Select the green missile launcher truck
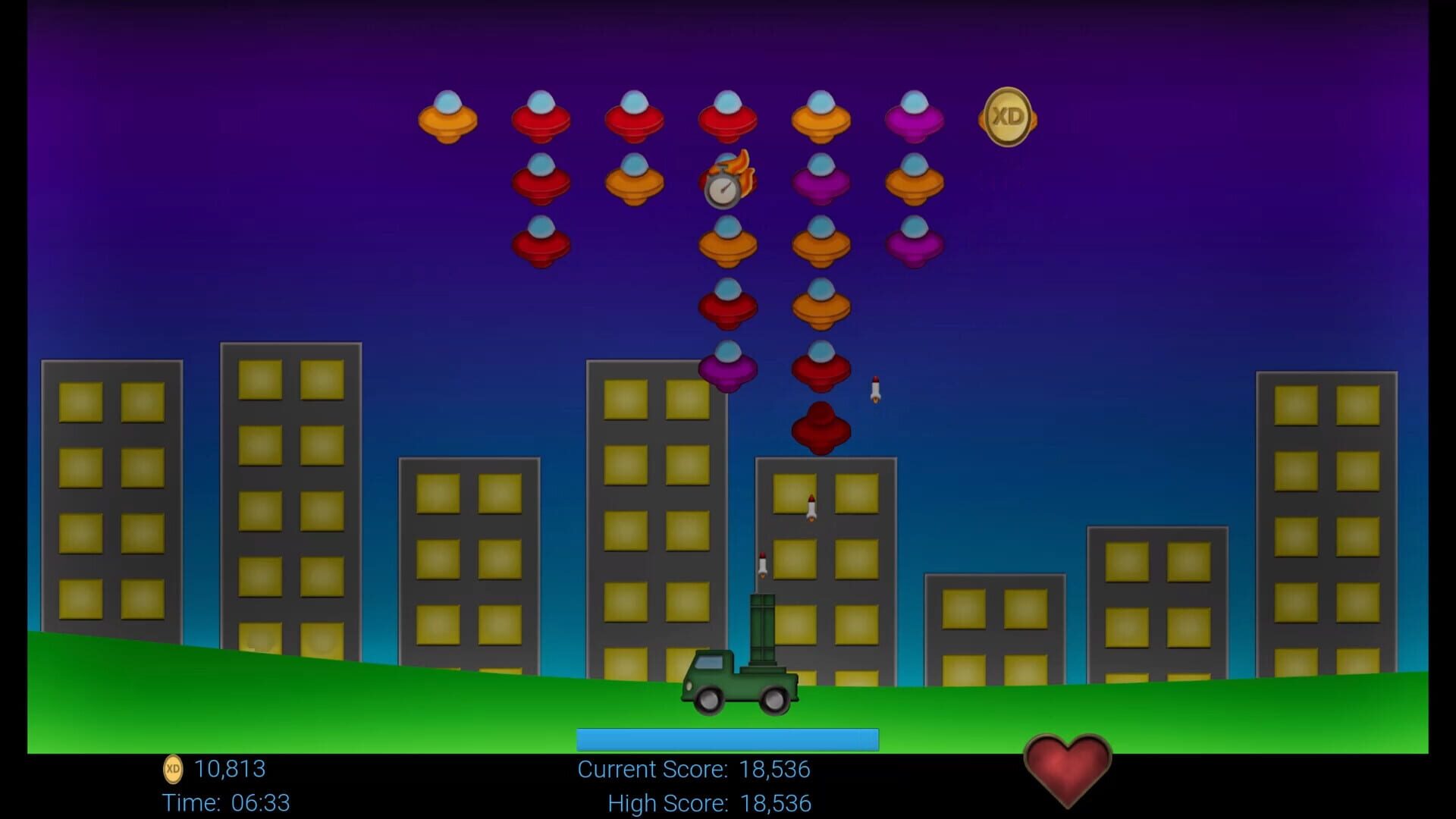1456x819 pixels. pos(739,682)
